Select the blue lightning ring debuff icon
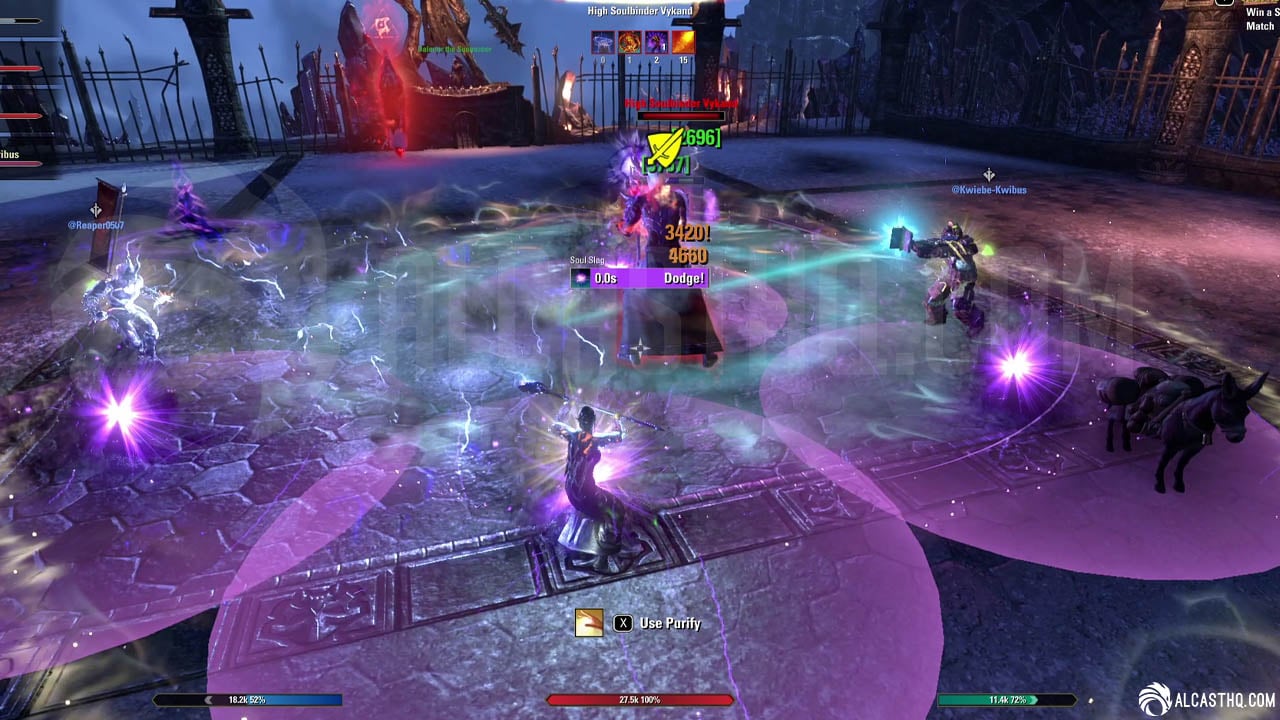Viewport: 1280px width, 720px height. (603, 42)
